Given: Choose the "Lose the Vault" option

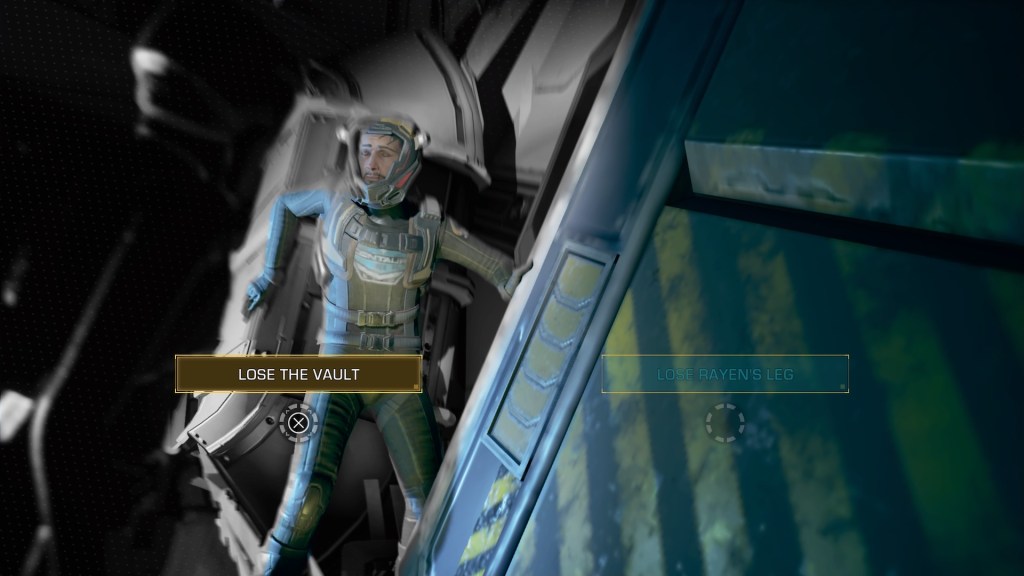Looking at the screenshot, I should pyautogui.click(x=298, y=374).
